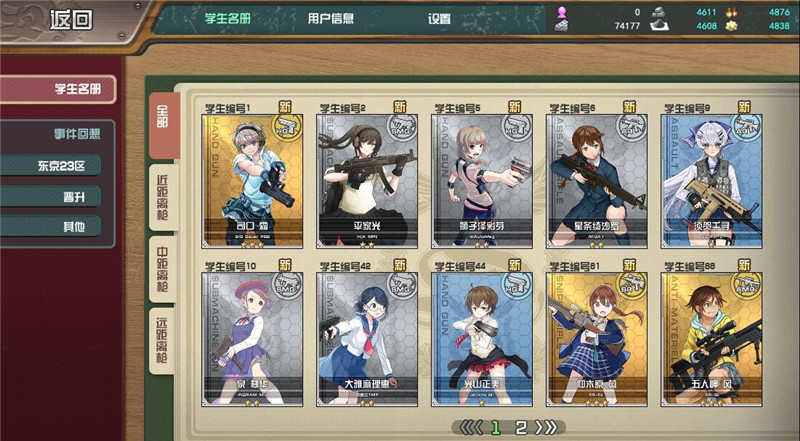Switch to the 用户信息 top tab
Screen dimensions: 800x441
tap(330, 18)
